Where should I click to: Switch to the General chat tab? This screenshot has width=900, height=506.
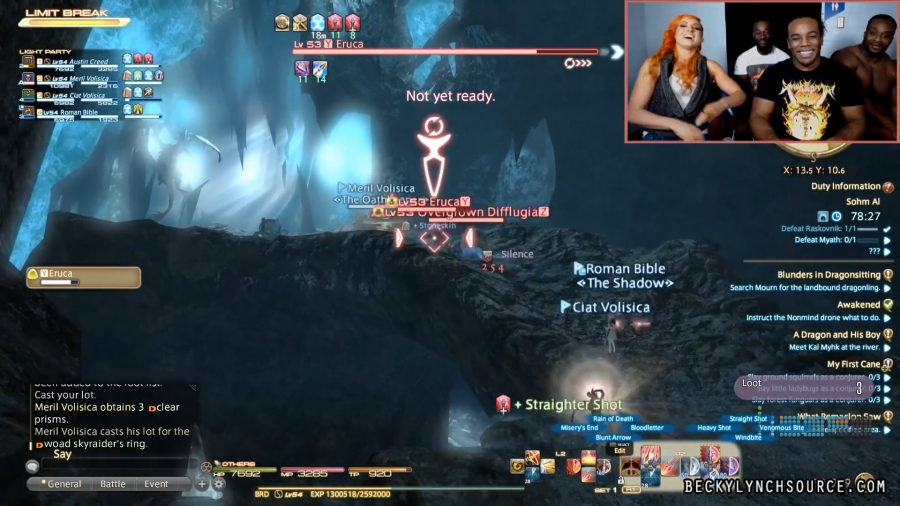click(x=61, y=484)
